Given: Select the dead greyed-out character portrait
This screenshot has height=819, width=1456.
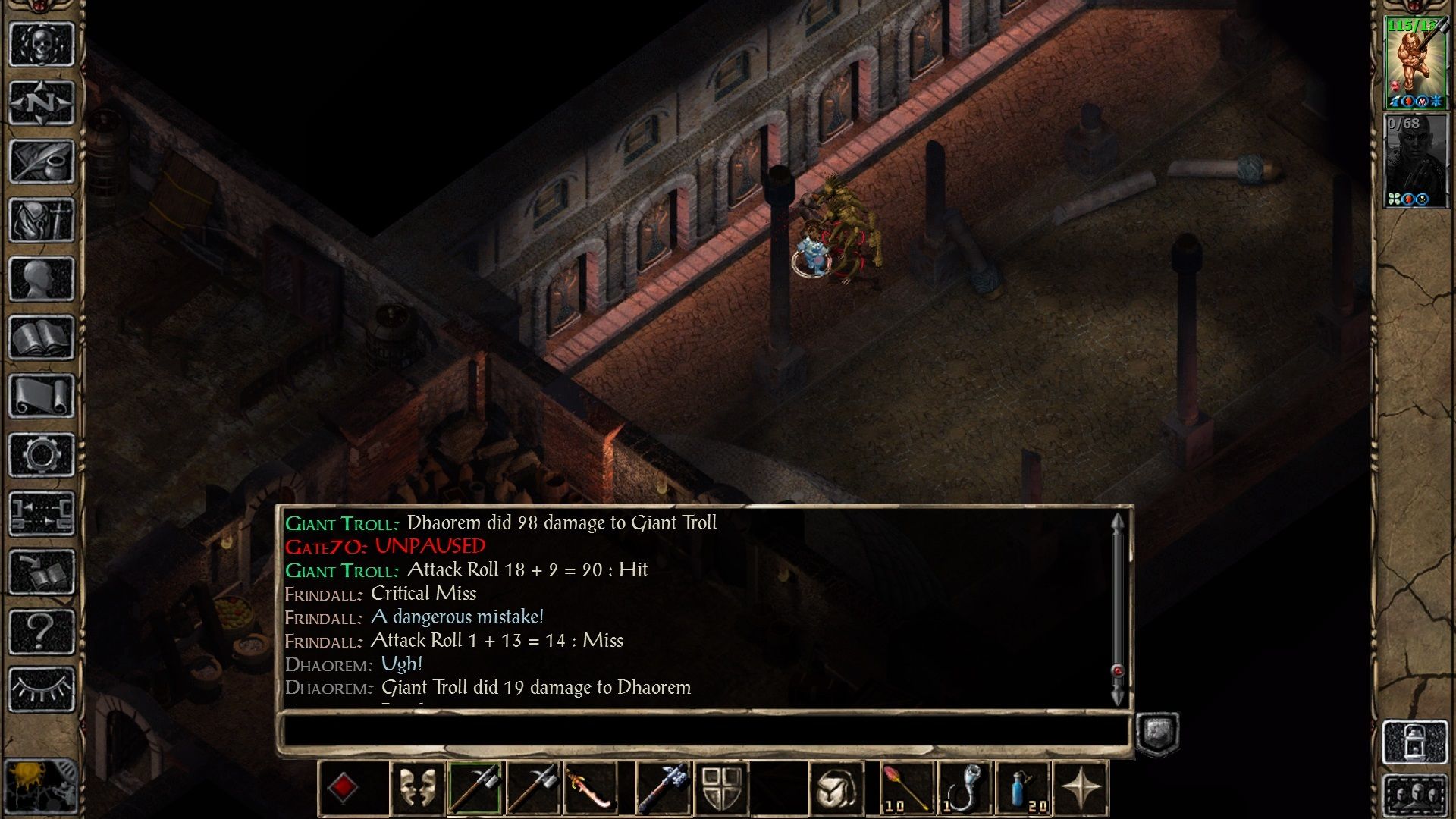Looking at the screenshot, I should click(x=1415, y=161).
